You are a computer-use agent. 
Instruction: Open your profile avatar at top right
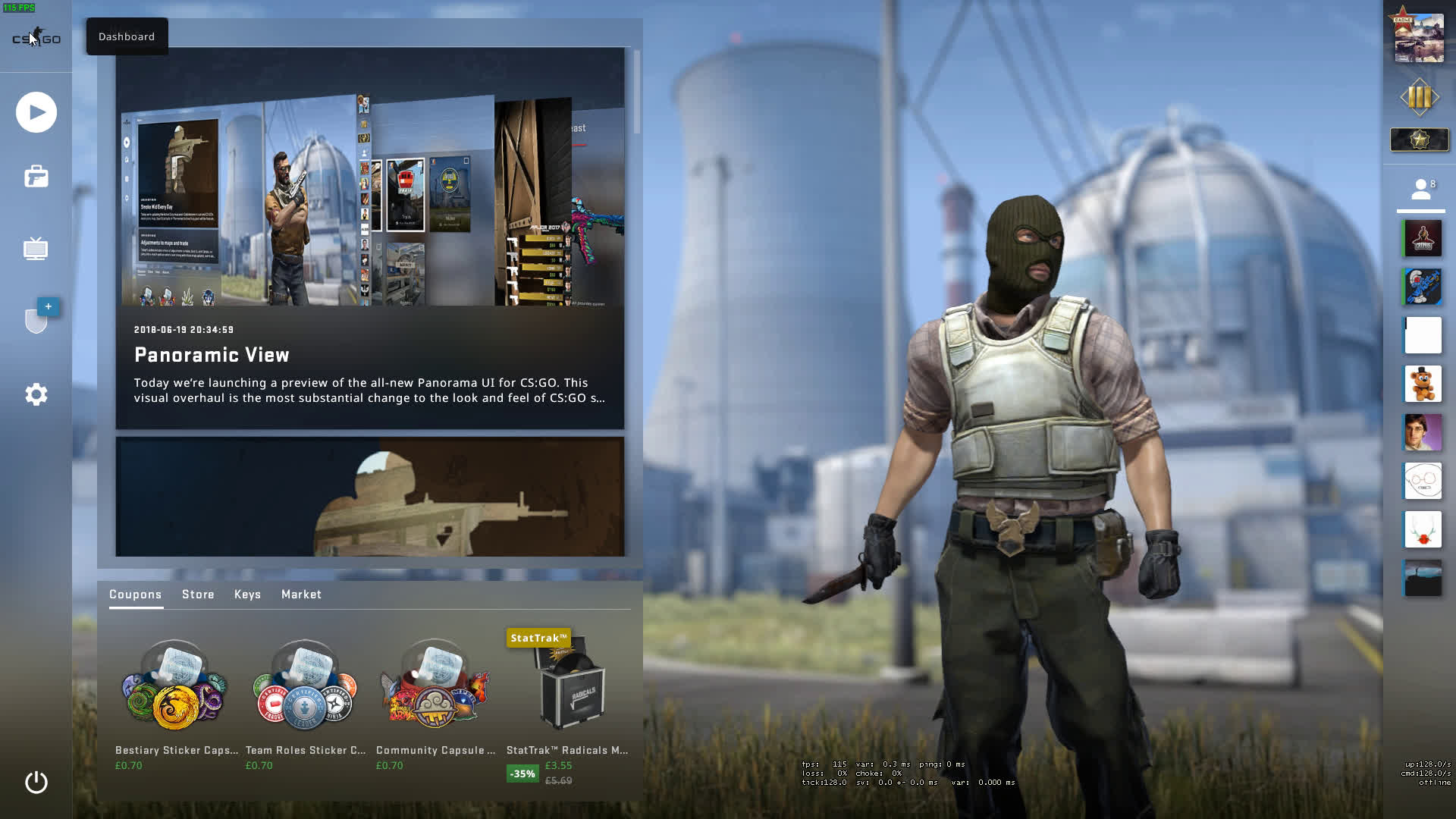coord(1419,36)
